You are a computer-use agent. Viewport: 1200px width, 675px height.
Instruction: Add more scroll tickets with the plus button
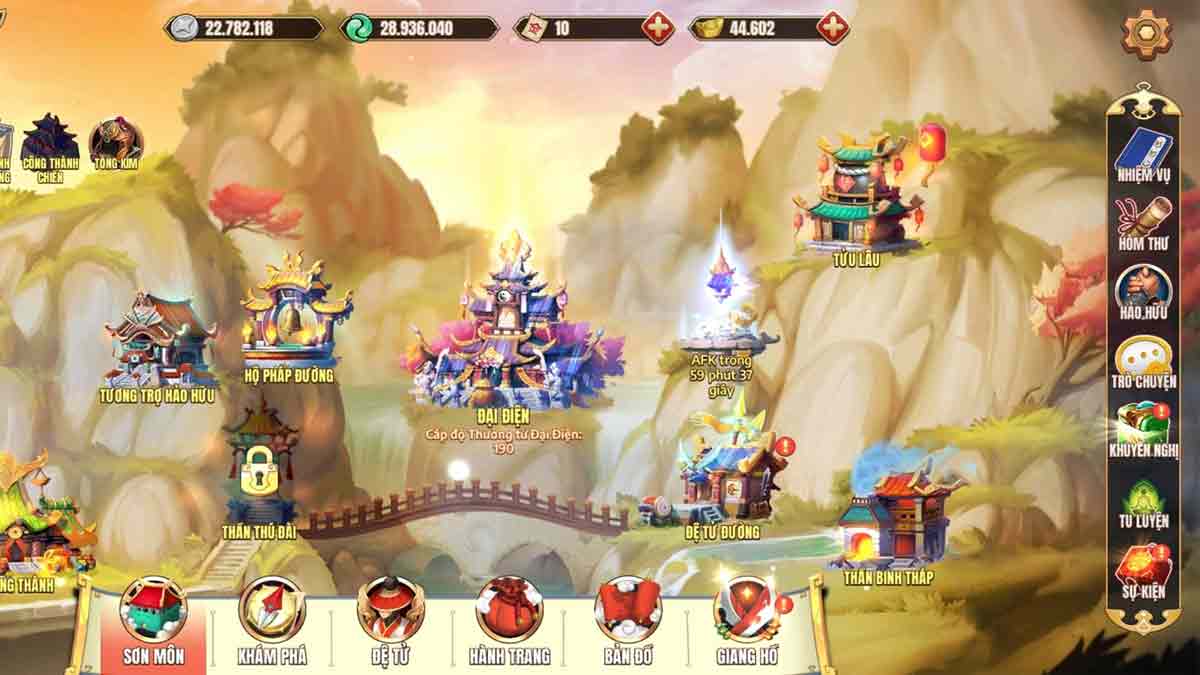point(658,28)
